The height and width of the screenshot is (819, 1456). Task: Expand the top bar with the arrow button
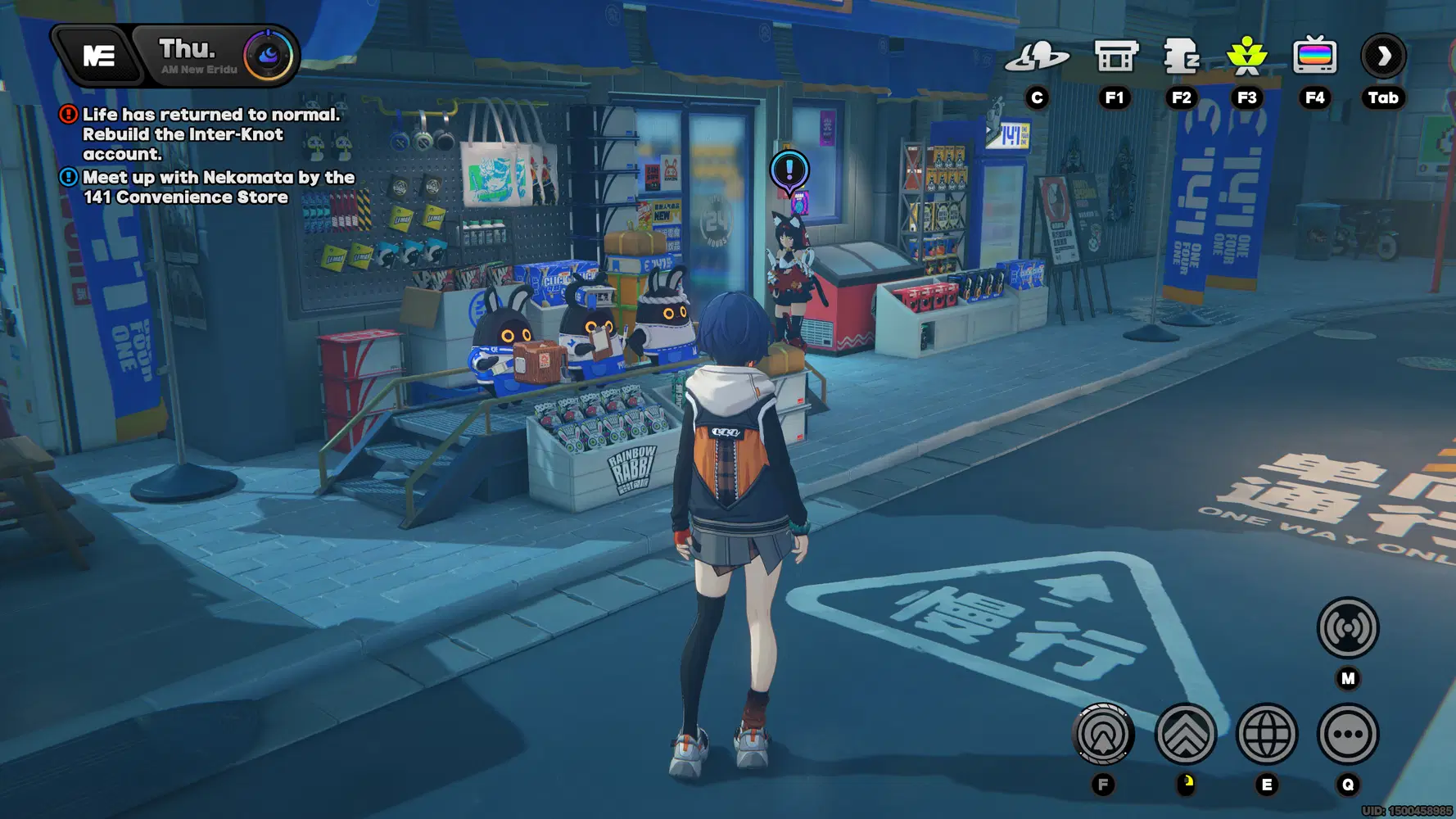point(1383,57)
